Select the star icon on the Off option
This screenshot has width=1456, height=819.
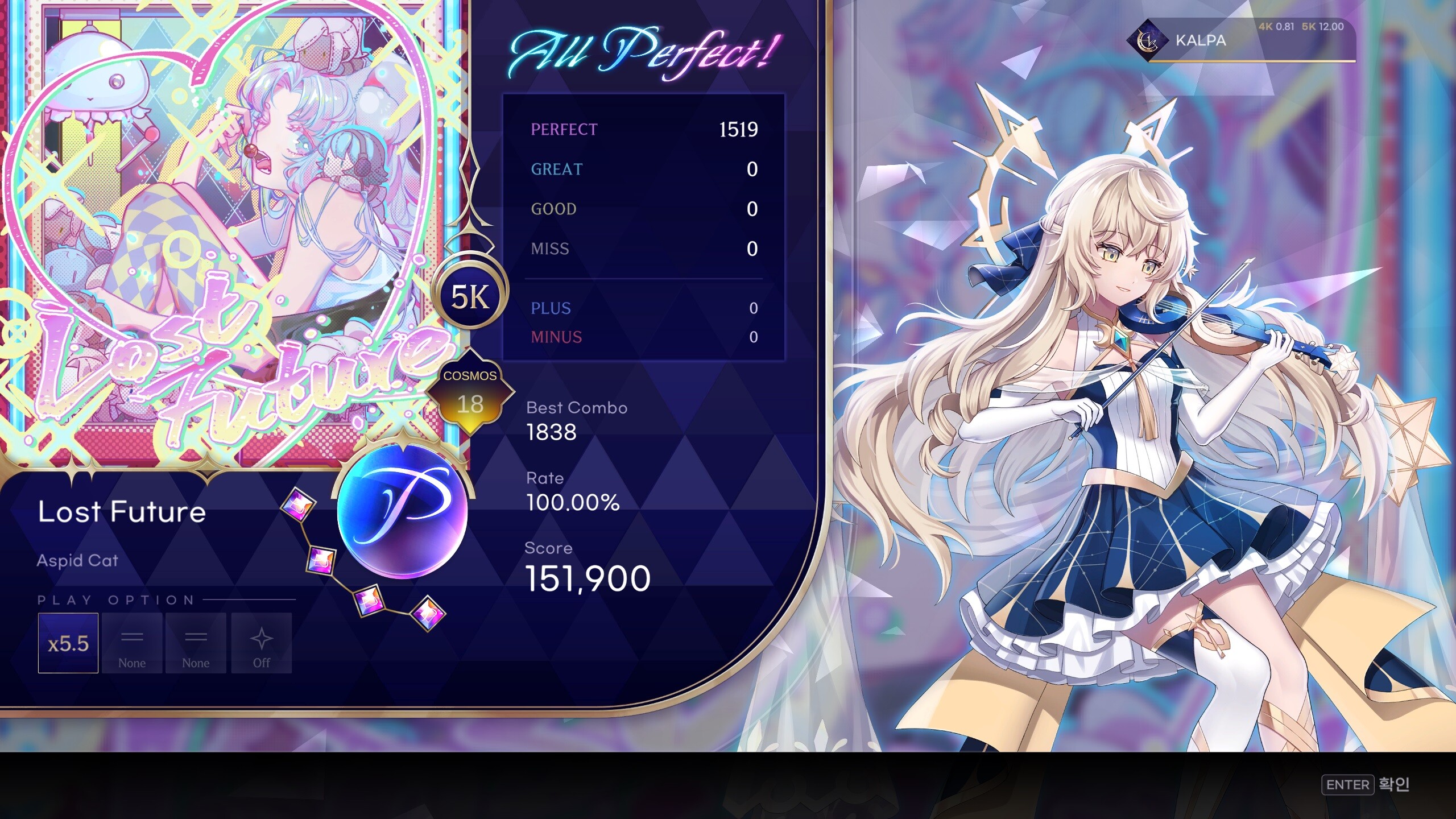pos(261,638)
